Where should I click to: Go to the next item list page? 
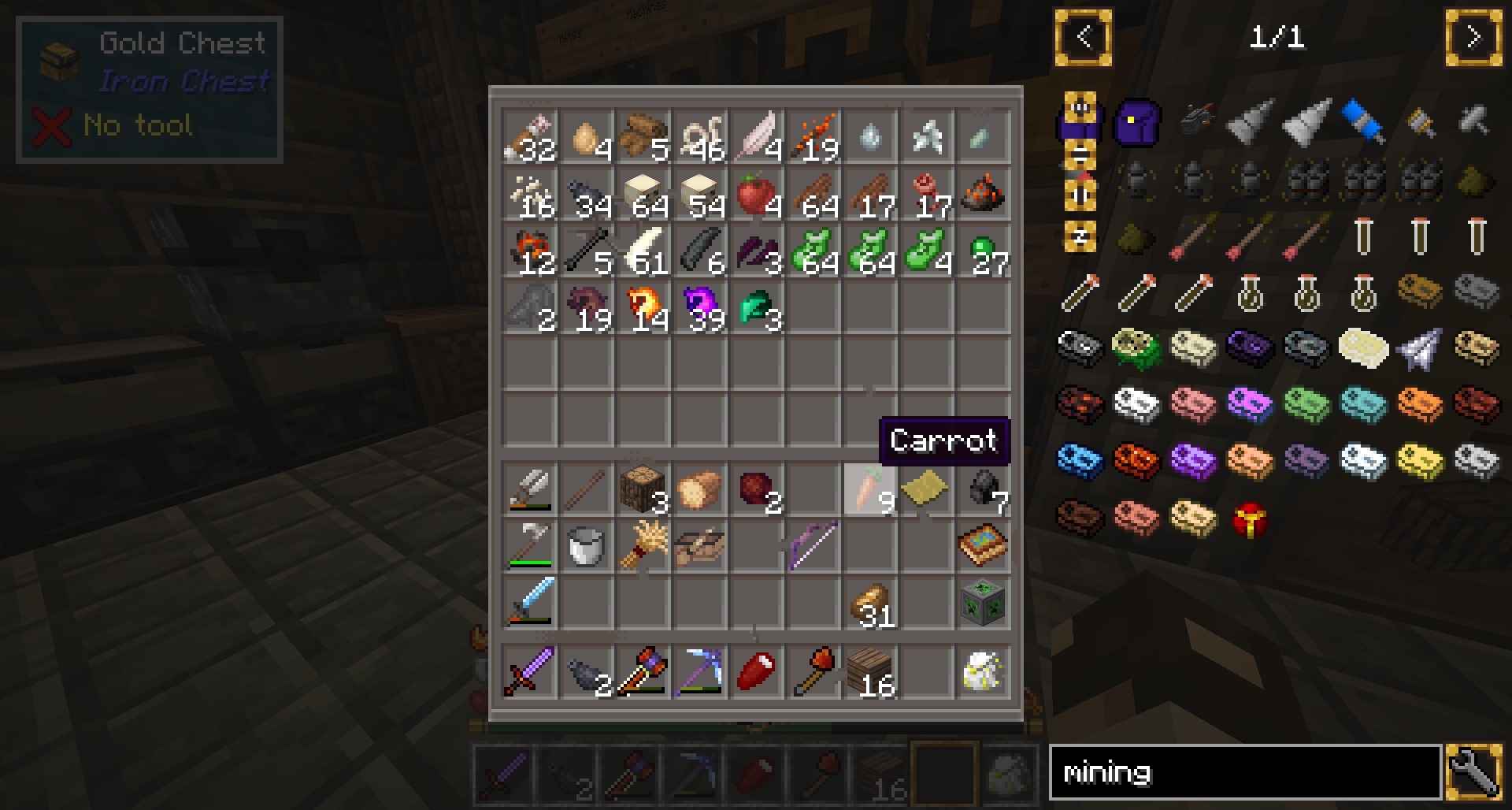[1473, 37]
